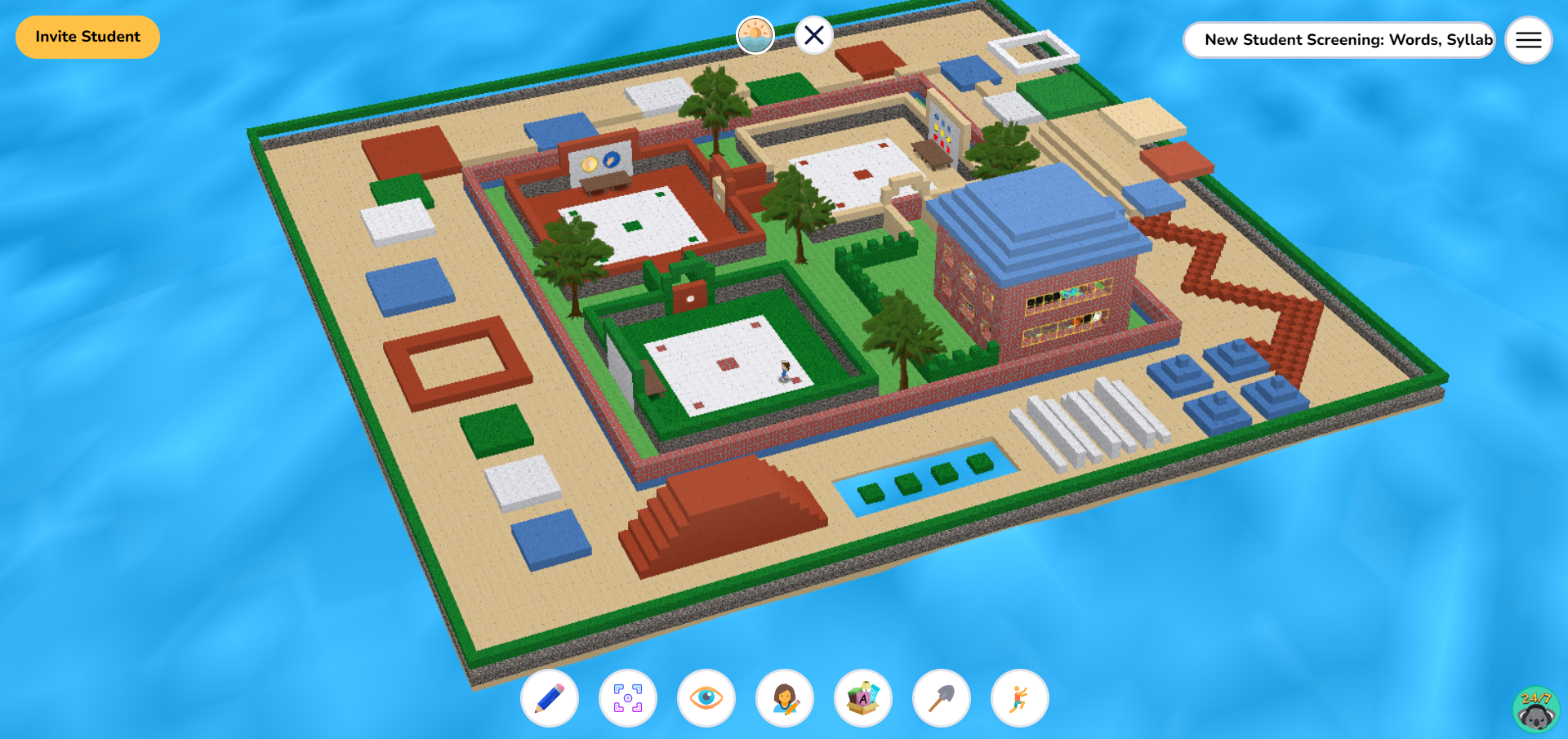
Task: Open the New Student Screening: Words assignment
Action: [1339, 39]
